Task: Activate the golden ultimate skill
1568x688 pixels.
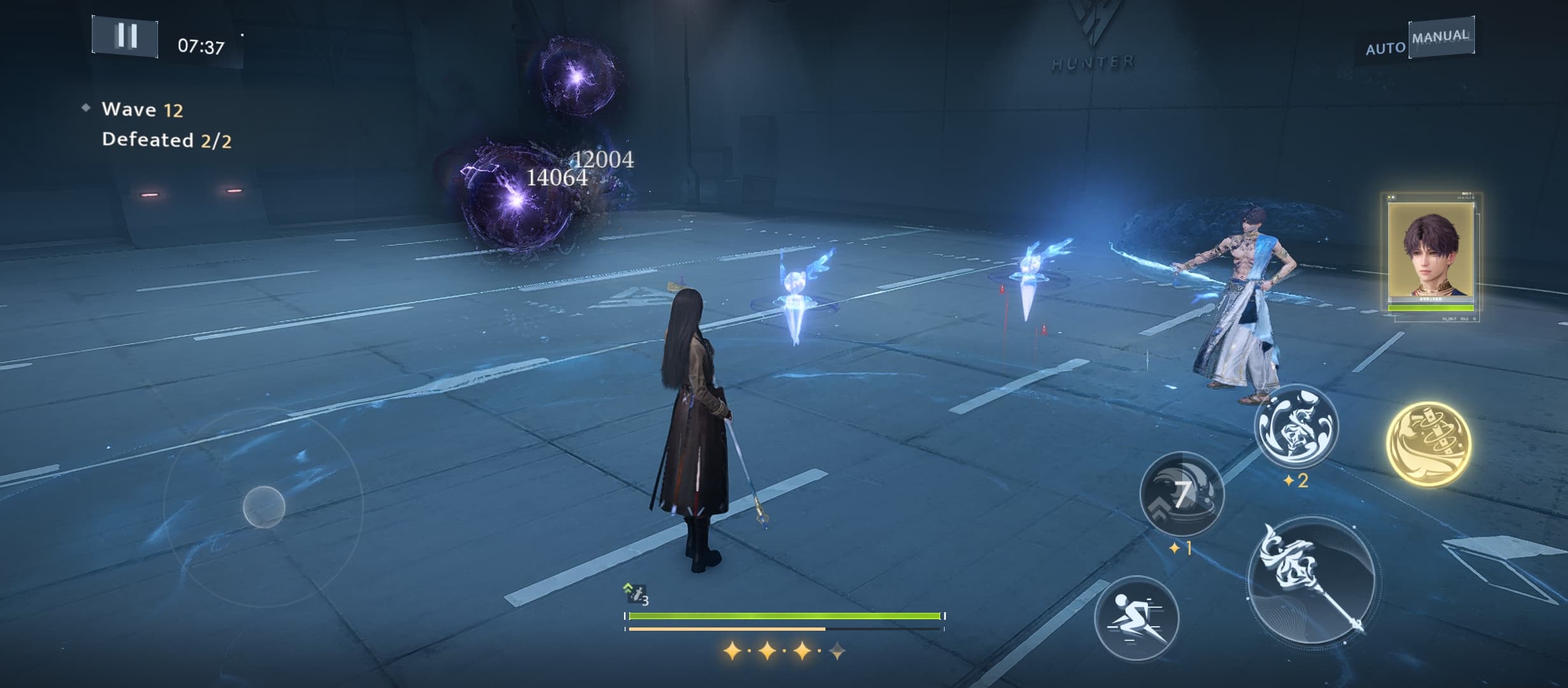Action: tap(1428, 444)
